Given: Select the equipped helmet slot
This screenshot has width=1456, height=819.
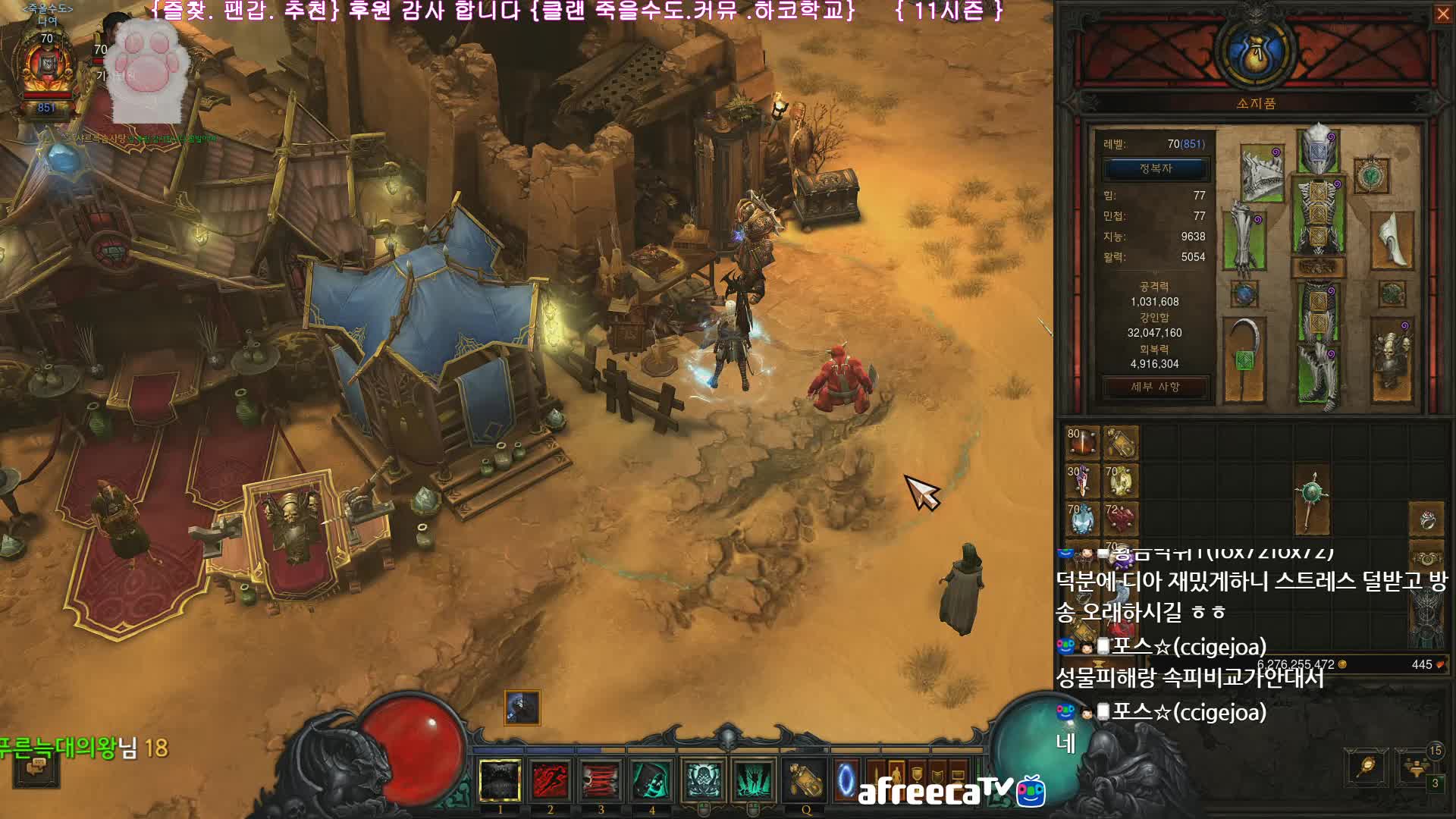Looking at the screenshot, I should tap(1318, 149).
